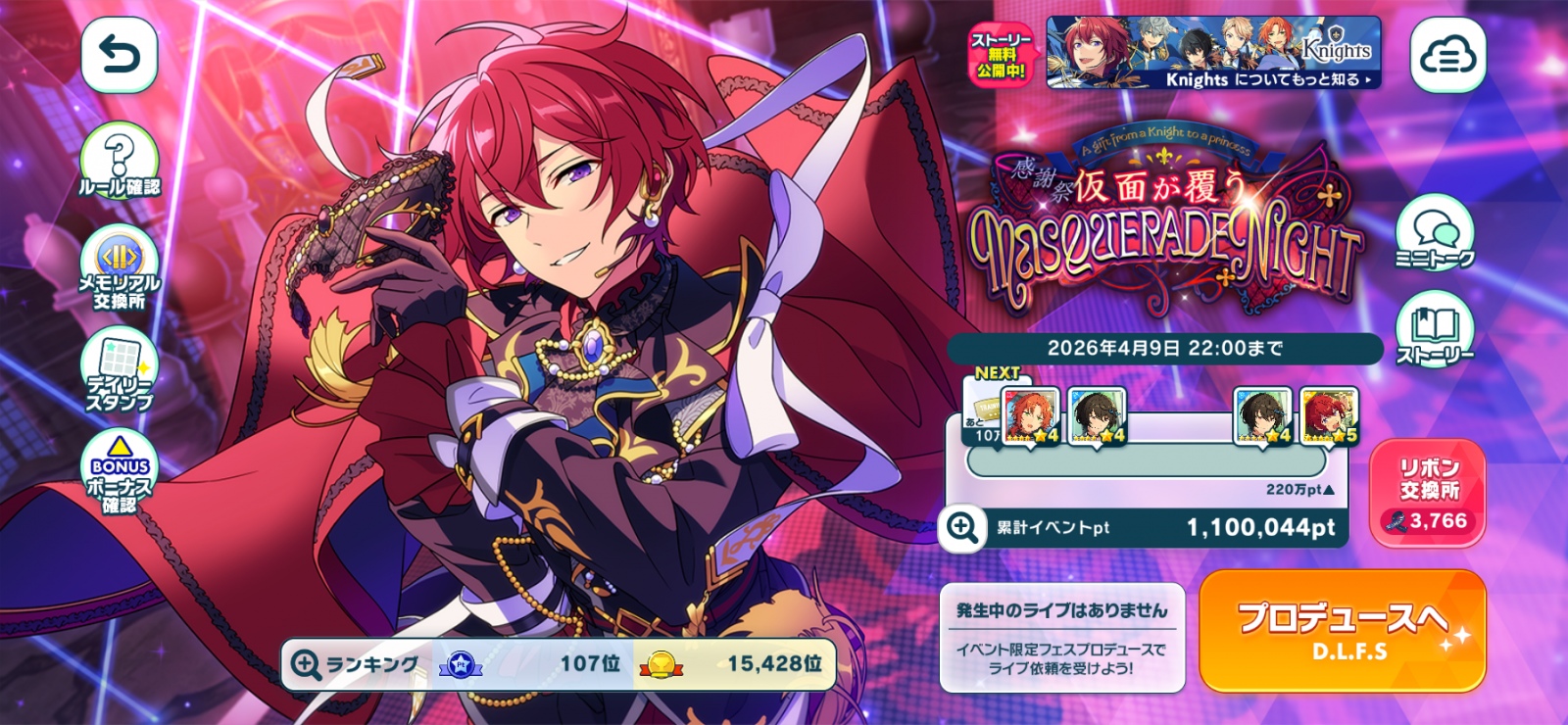This screenshot has width=1568, height=725.
Task: Start producing with プロデュースへ button
Action: pyautogui.click(x=1342, y=631)
